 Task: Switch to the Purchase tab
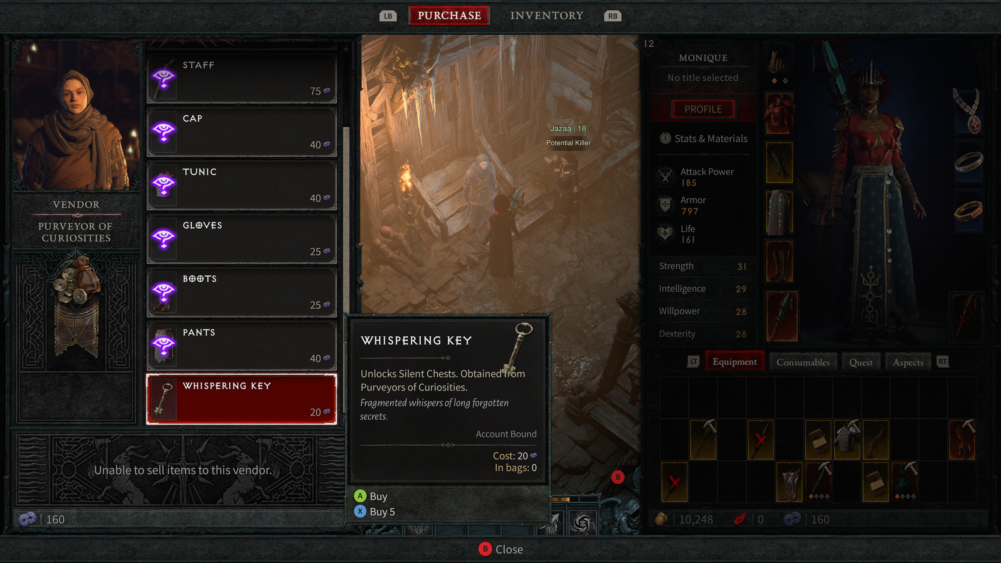(x=449, y=15)
